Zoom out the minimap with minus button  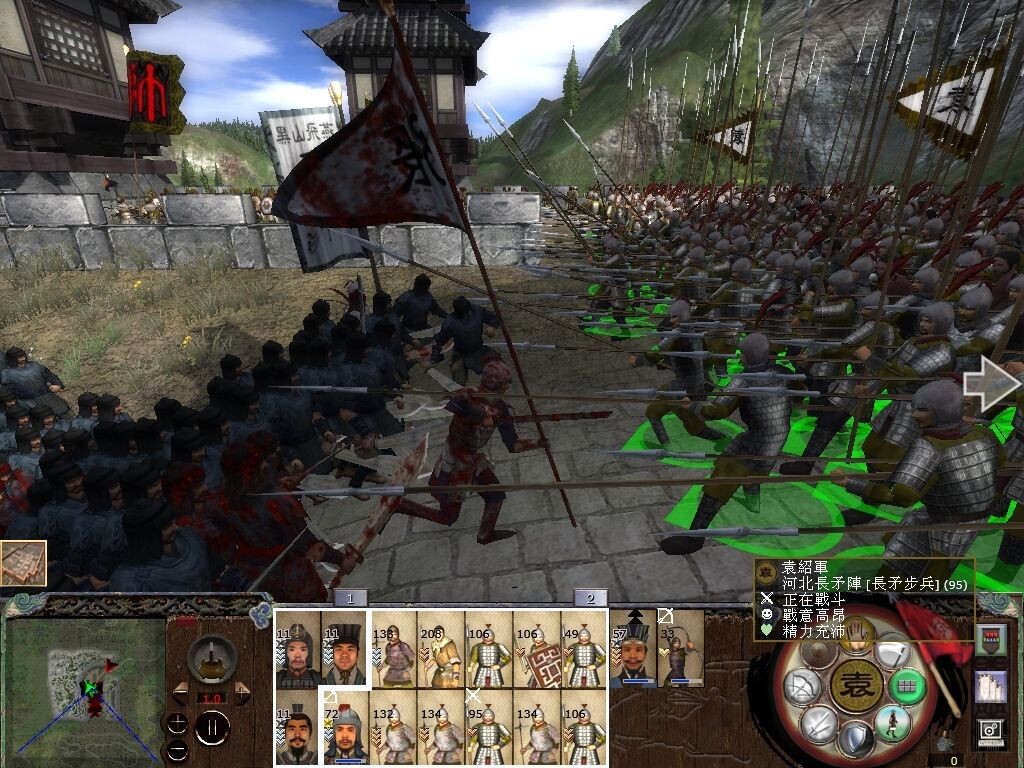point(177,749)
